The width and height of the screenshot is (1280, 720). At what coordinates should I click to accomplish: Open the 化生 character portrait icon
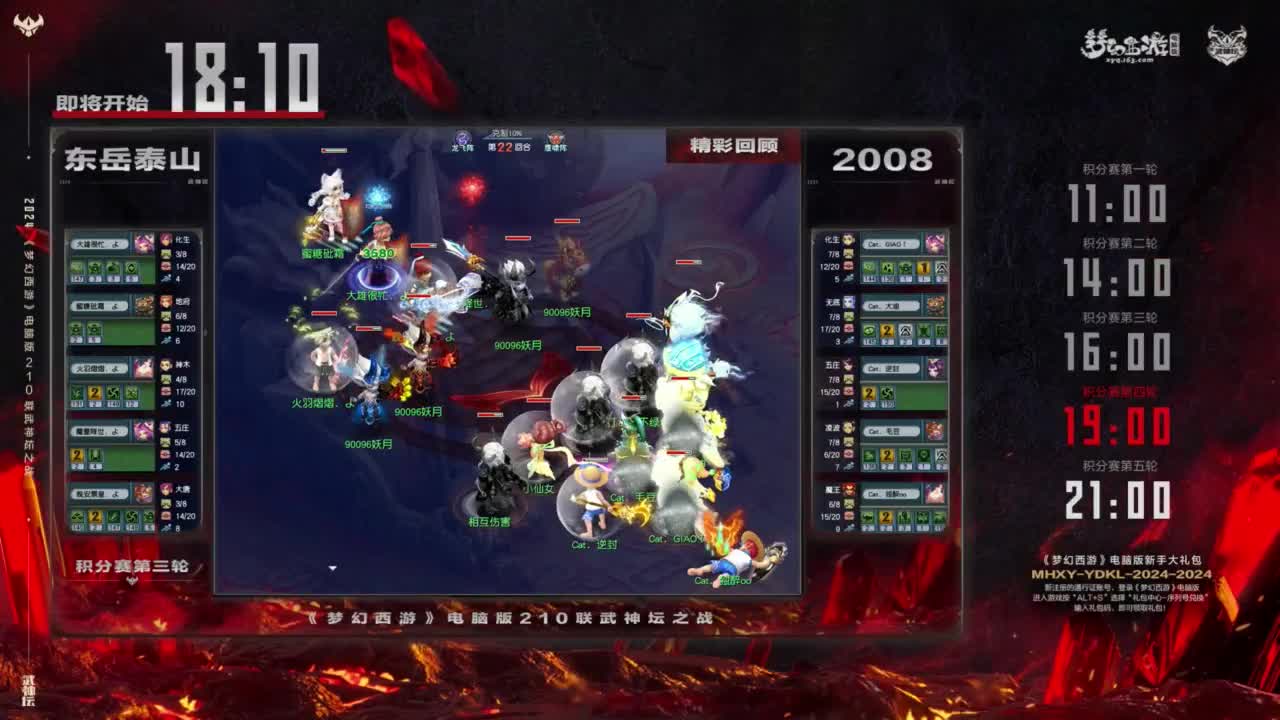click(165, 240)
